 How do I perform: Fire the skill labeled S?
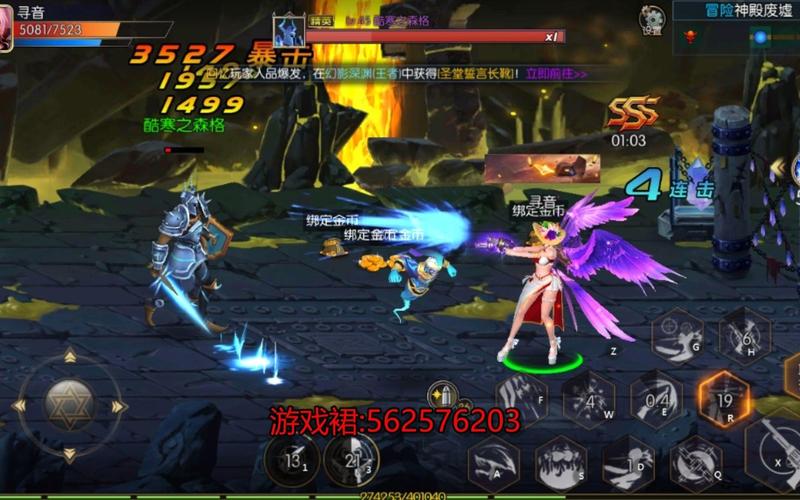click(x=561, y=463)
